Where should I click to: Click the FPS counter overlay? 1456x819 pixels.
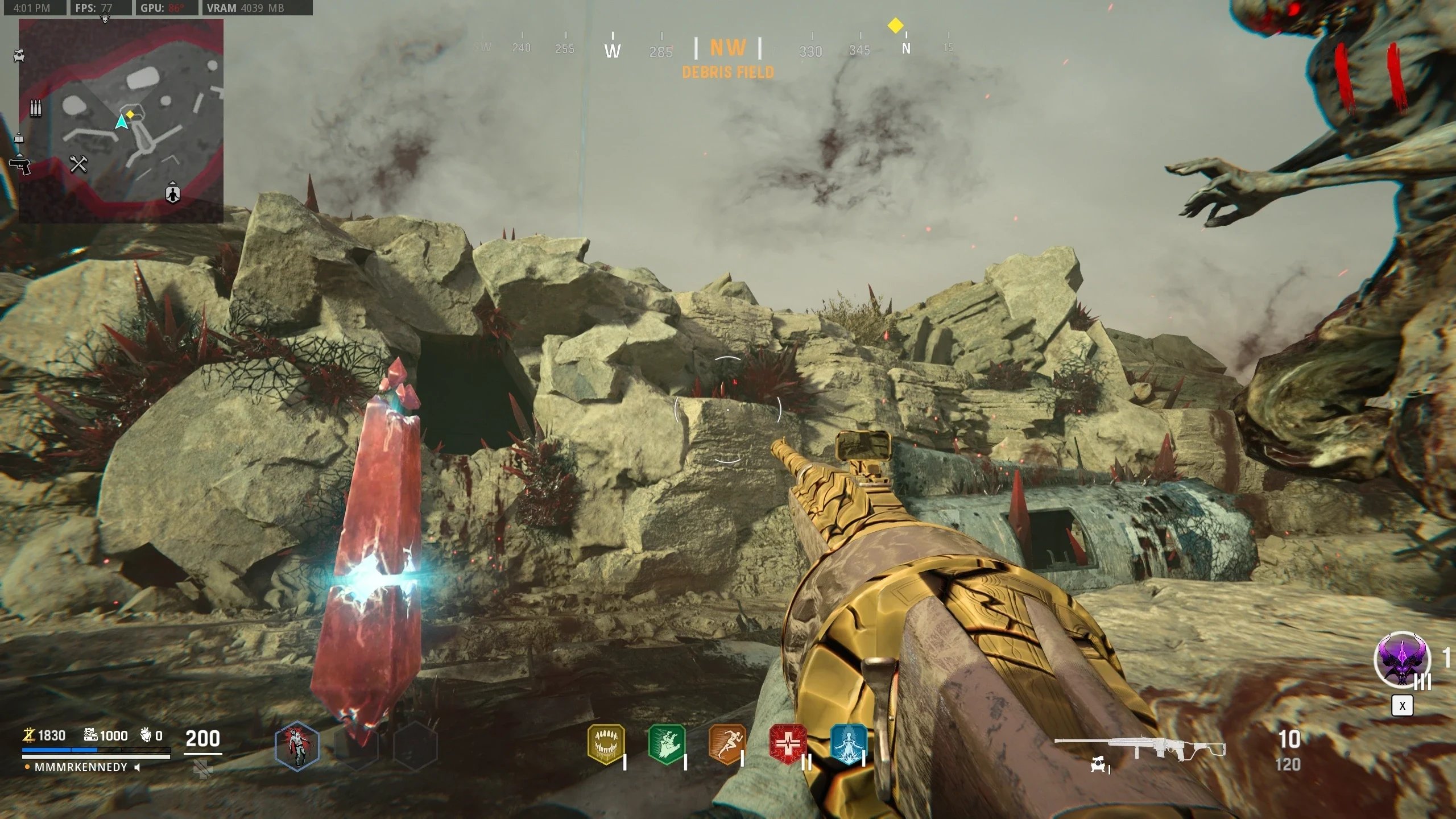tap(94, 8)
